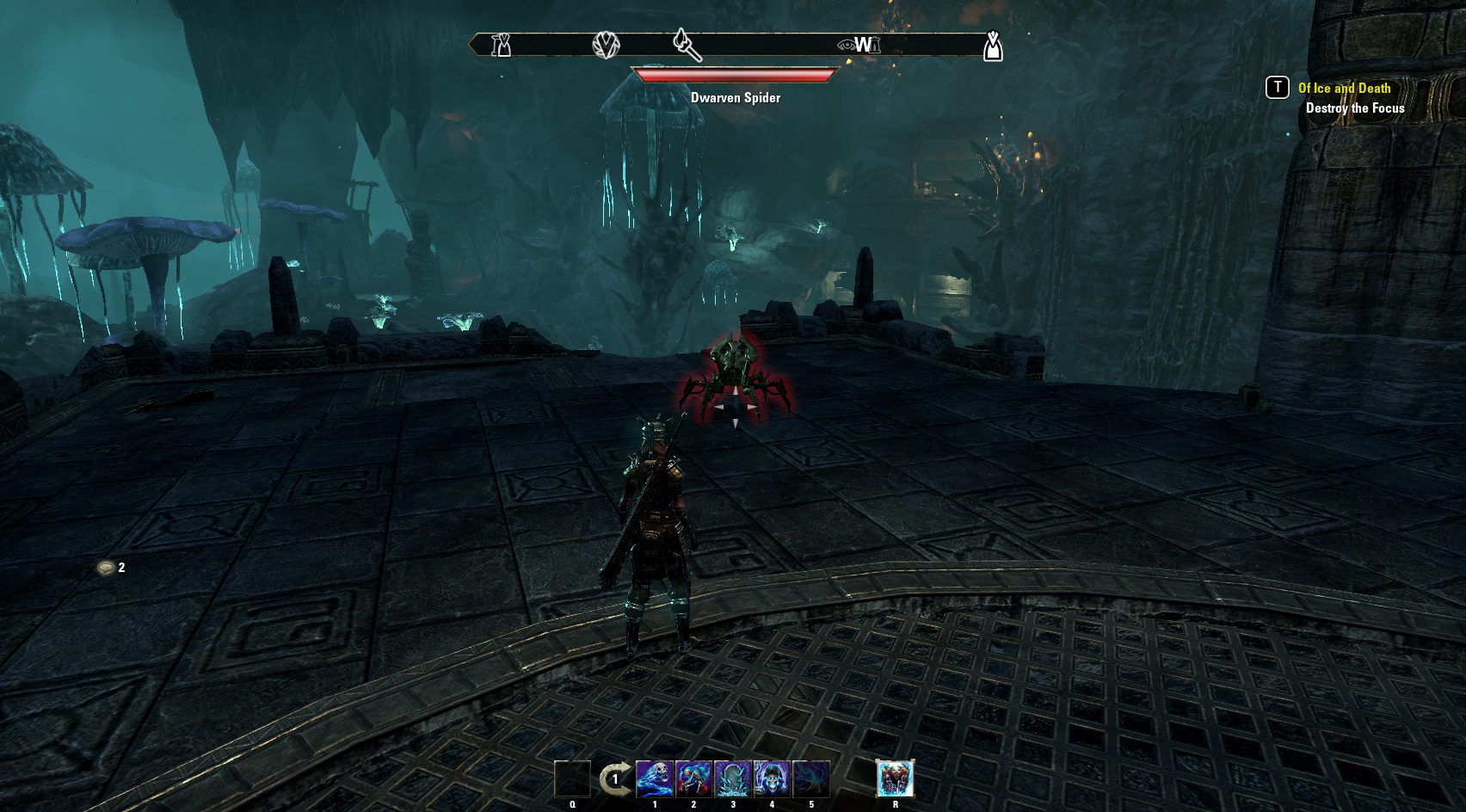Viewport: 1466px width, 812px height.
Task: Click the weapon swap arrow icon
Action: coord(614,779)
